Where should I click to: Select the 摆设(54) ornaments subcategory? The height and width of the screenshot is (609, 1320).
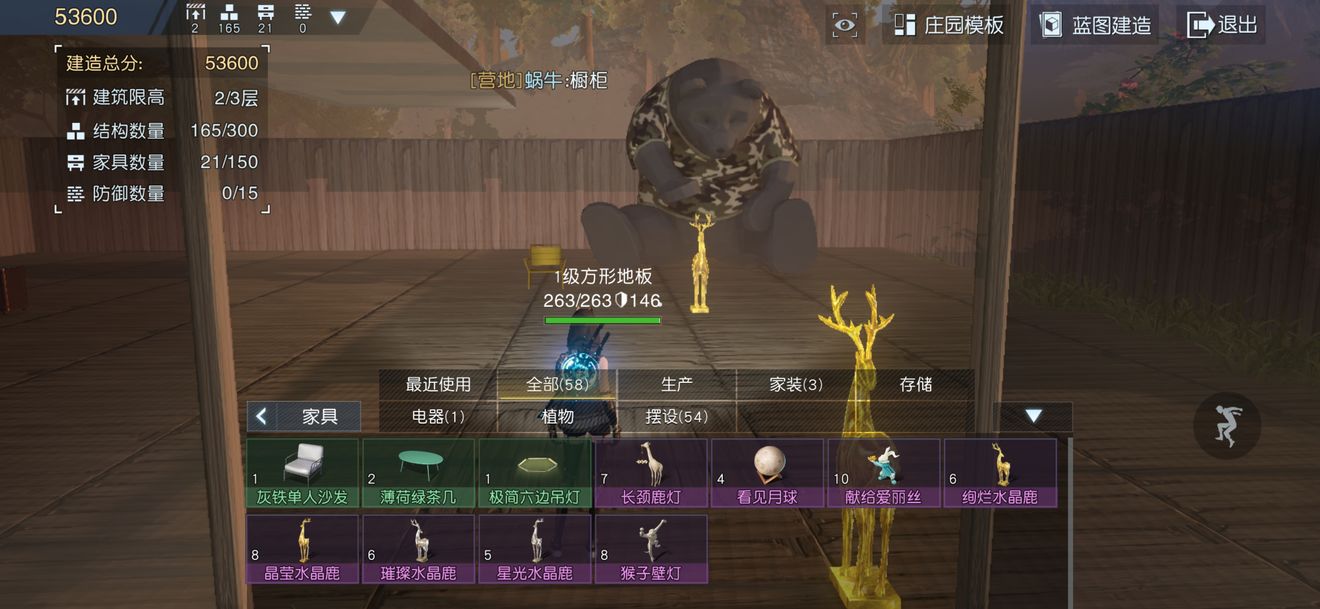[x=677, y=416]
